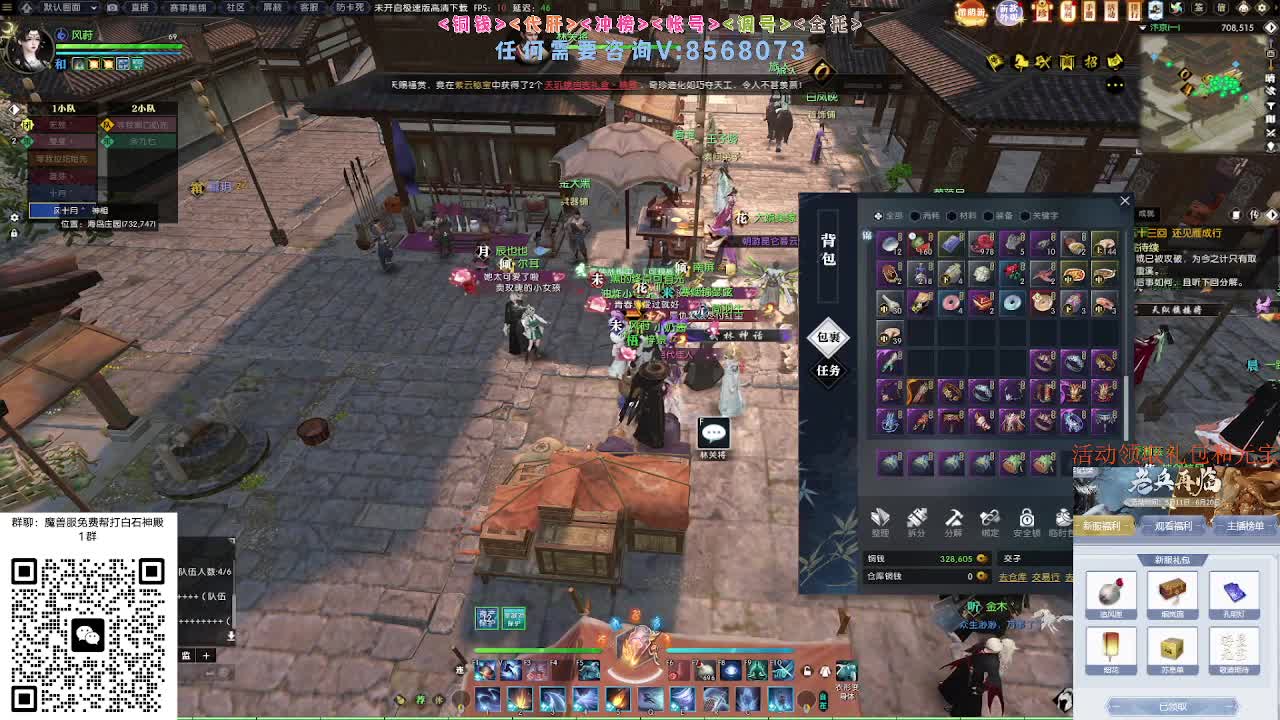Collapse the 2小队 squad section
The image size is (1280, 720).
145,108
